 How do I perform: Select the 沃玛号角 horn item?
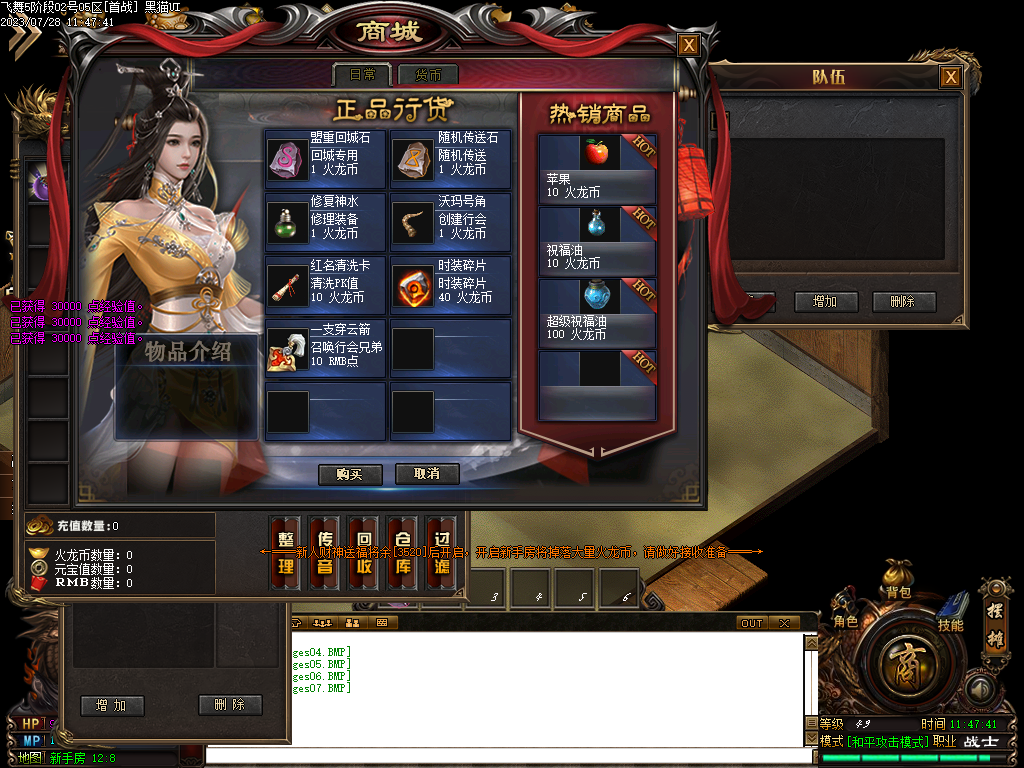point(450,220)
